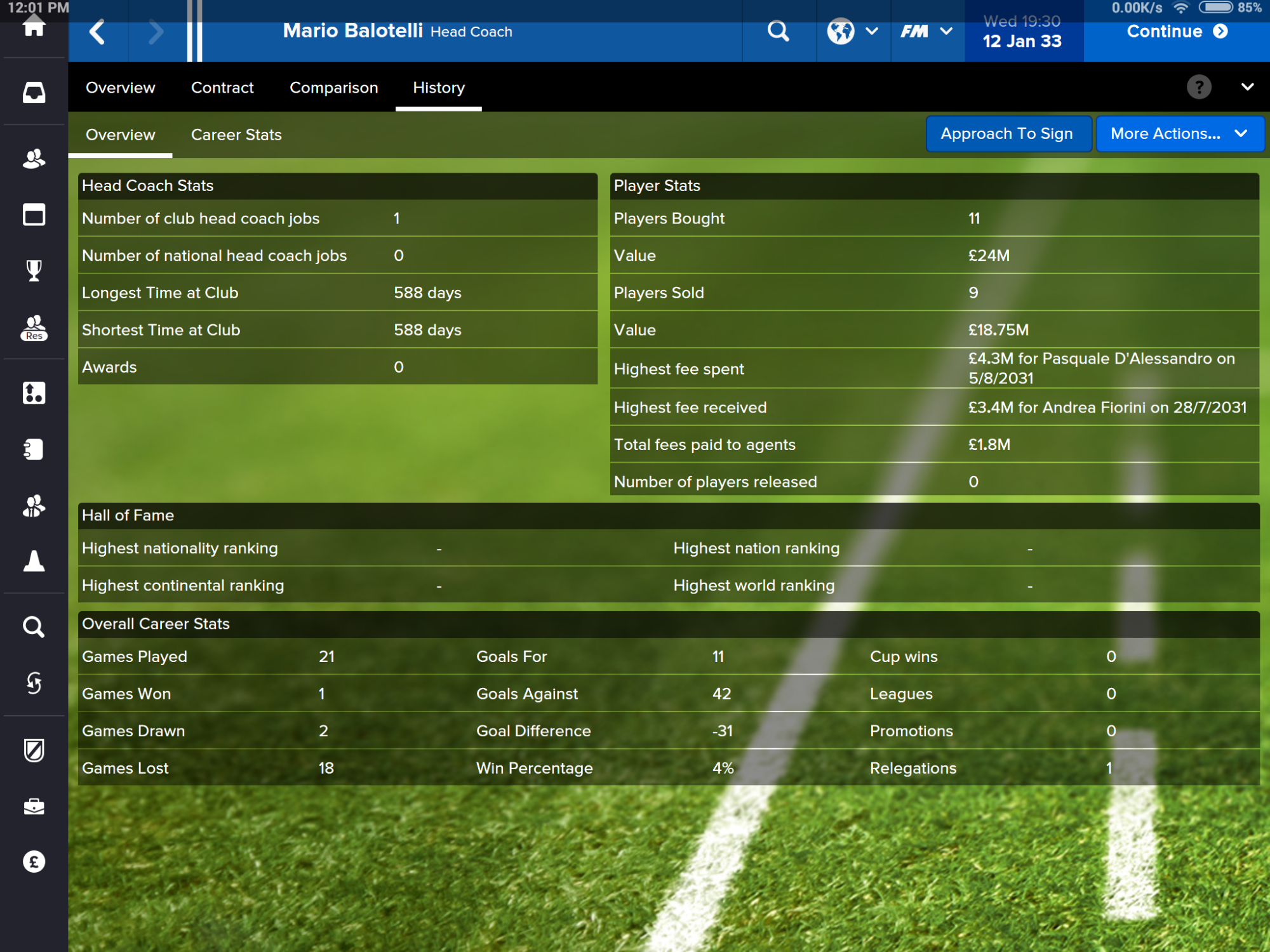The image size is (1270, 952).
Task: Open the finances pound icon
Action: pyautogui.click(x=34, y=861)
